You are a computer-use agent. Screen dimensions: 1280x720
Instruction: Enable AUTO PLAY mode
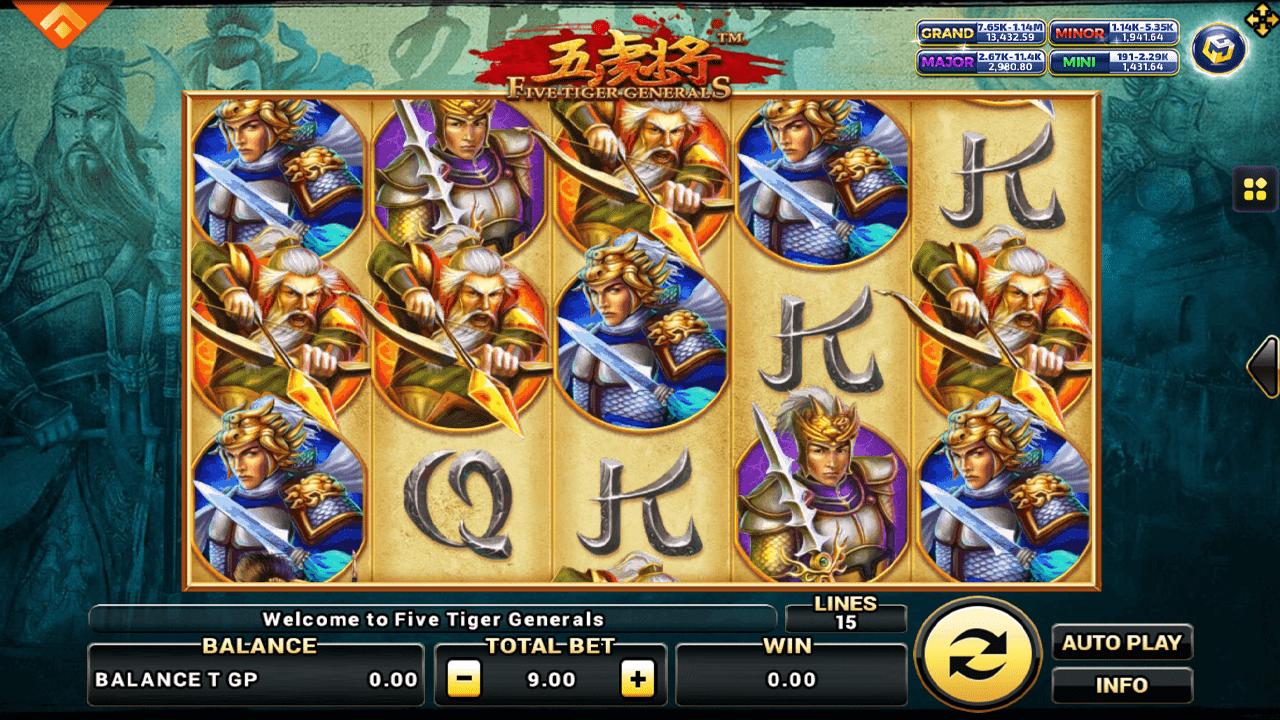click(1122, 643)
